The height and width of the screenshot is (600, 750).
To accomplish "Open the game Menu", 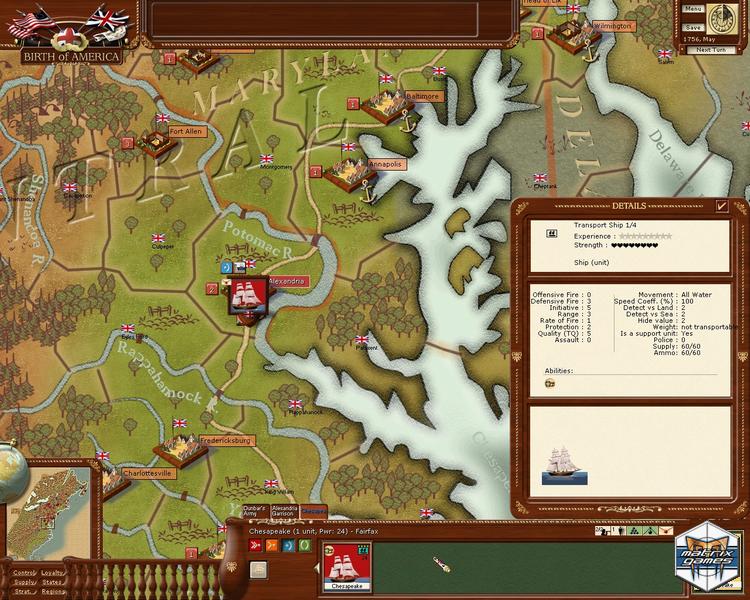I will pyautogui.click(x=693, y=8).
